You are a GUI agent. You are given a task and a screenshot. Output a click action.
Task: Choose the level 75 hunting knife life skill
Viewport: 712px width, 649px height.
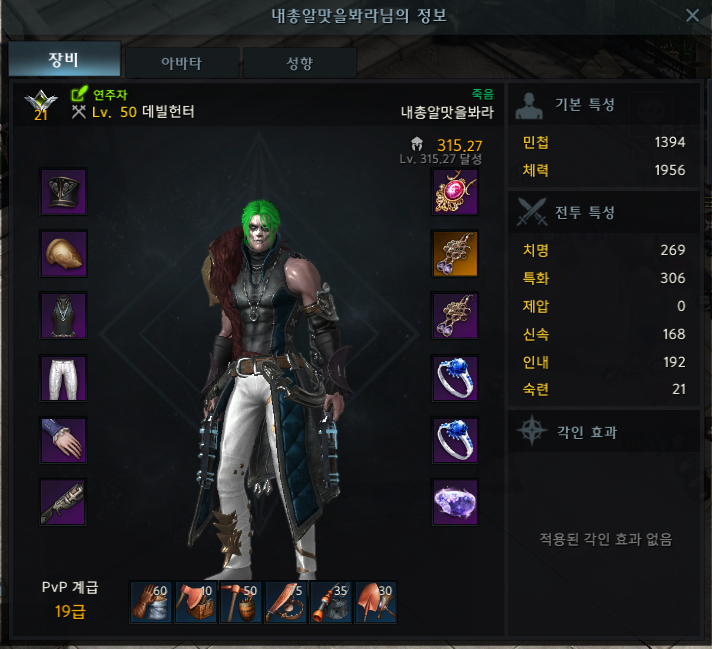tap(286, 603)
